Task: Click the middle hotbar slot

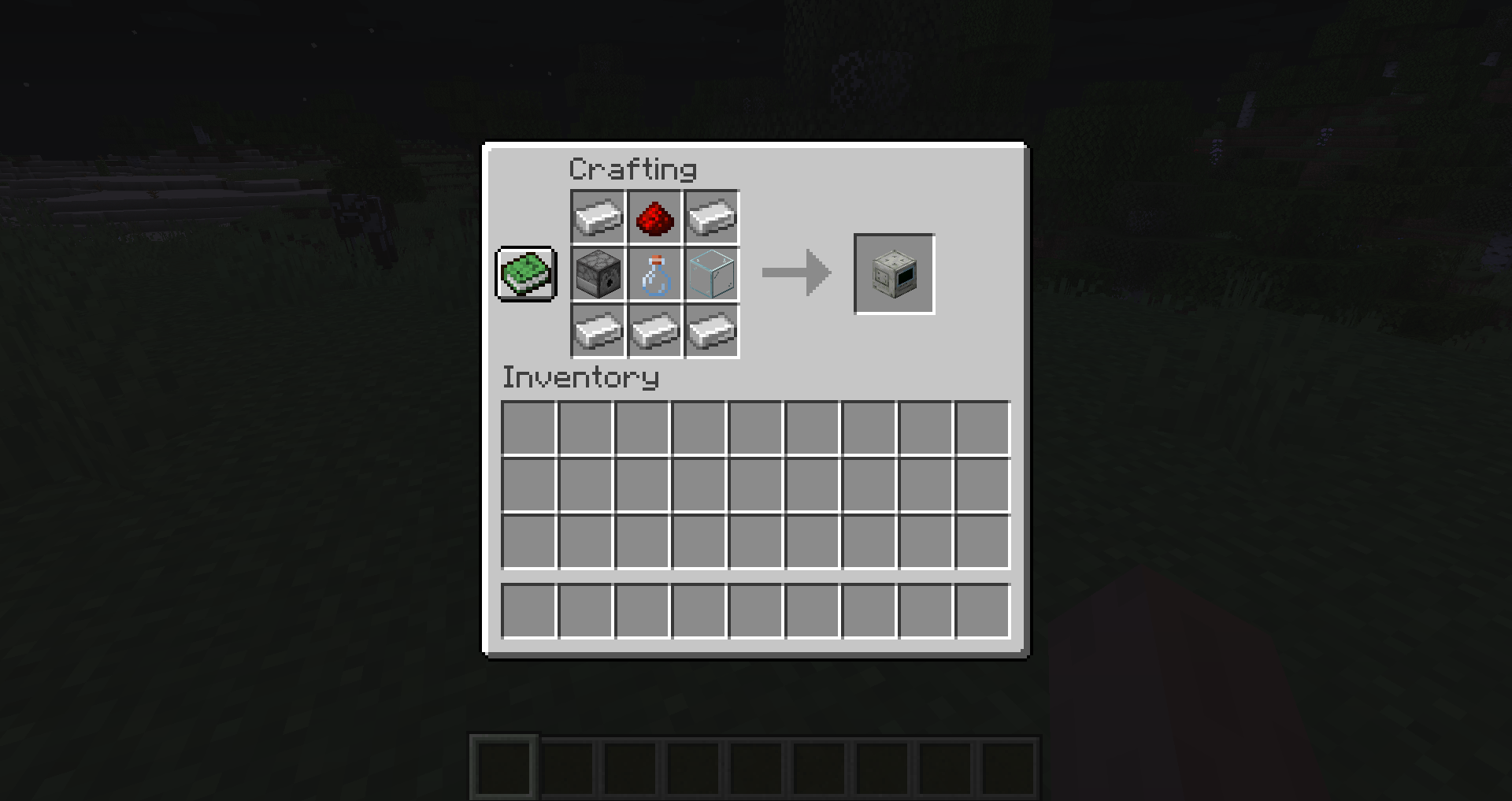Action: (758, 766)
